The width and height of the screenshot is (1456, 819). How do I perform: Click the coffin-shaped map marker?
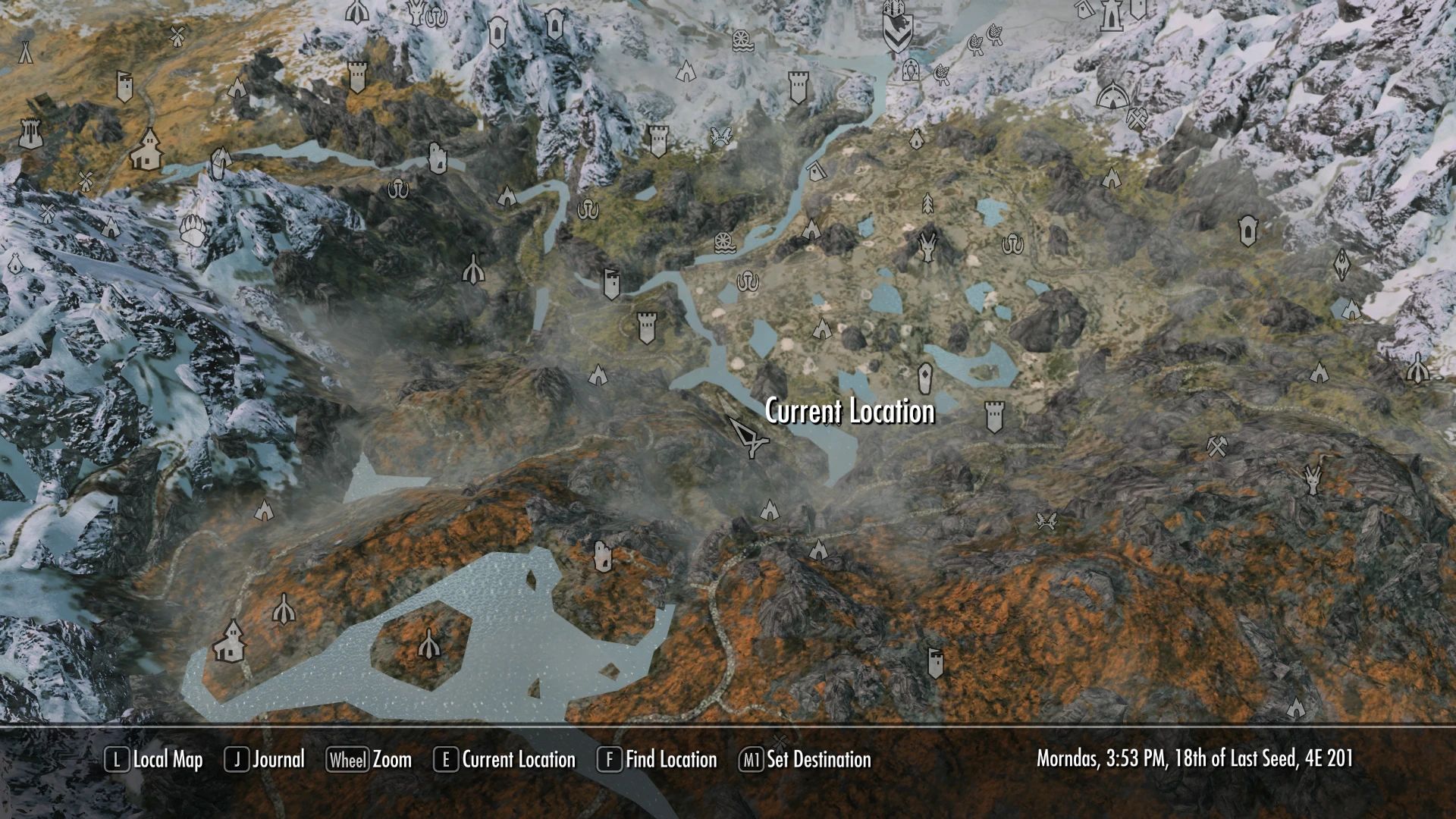924,376
